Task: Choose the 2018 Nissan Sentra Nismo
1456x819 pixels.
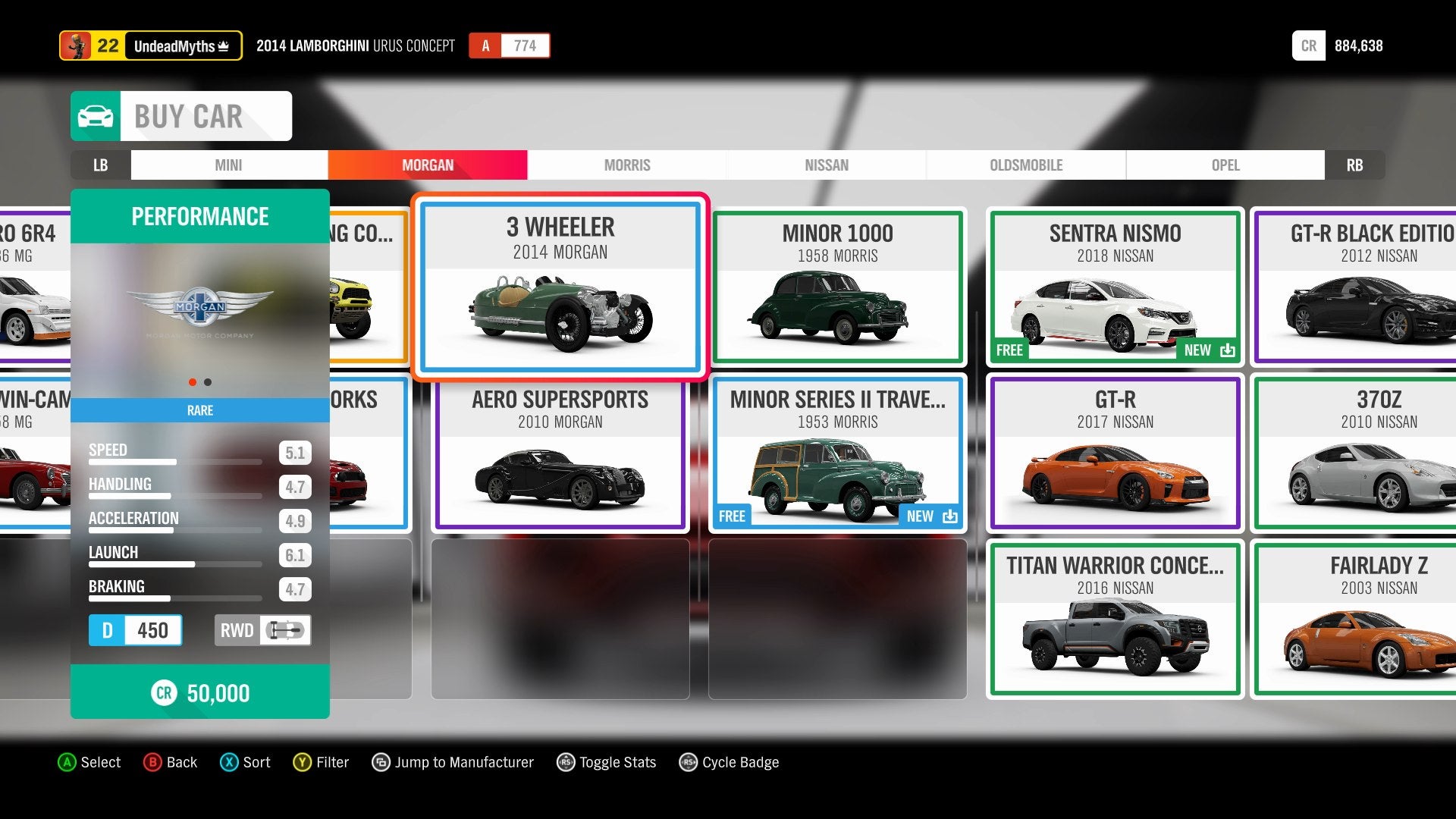Action: tap(1115, 287)
